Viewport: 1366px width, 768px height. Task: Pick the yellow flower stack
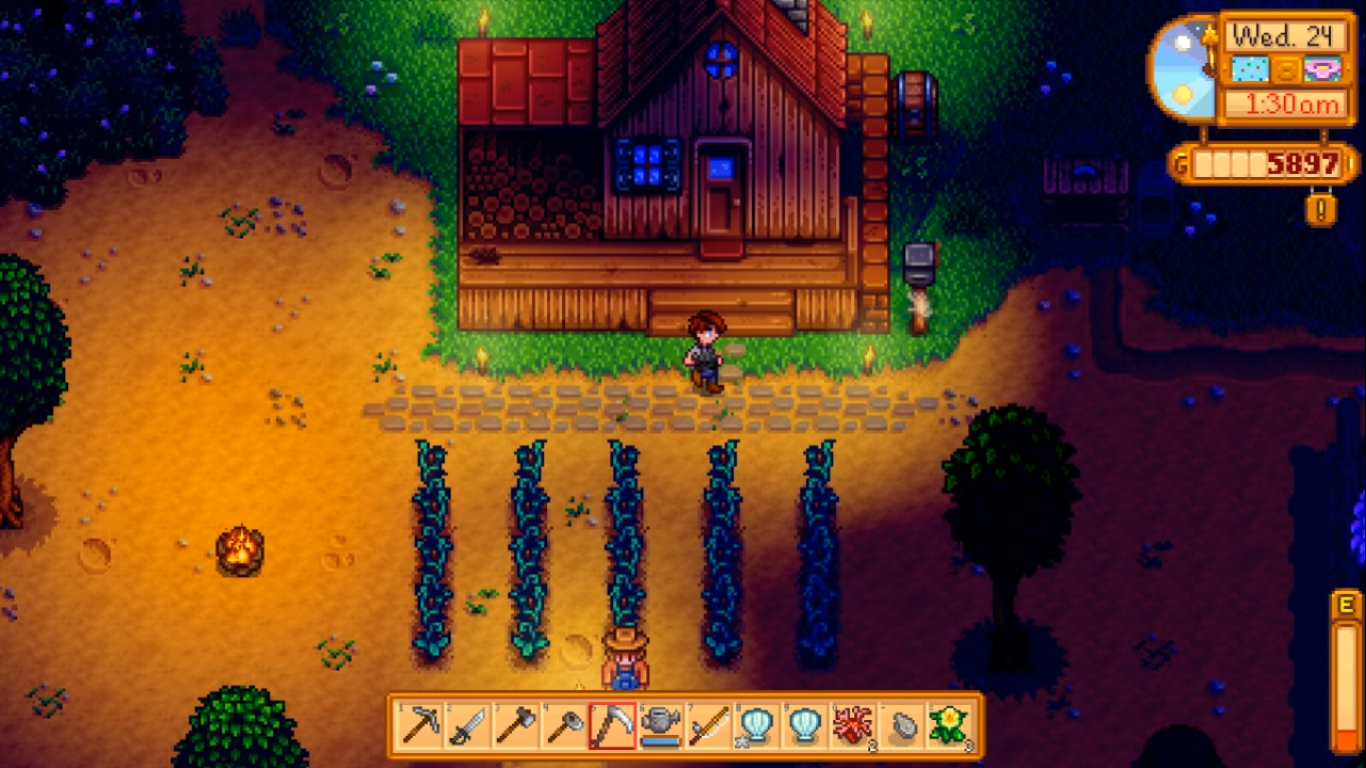[x=949, y=725]
